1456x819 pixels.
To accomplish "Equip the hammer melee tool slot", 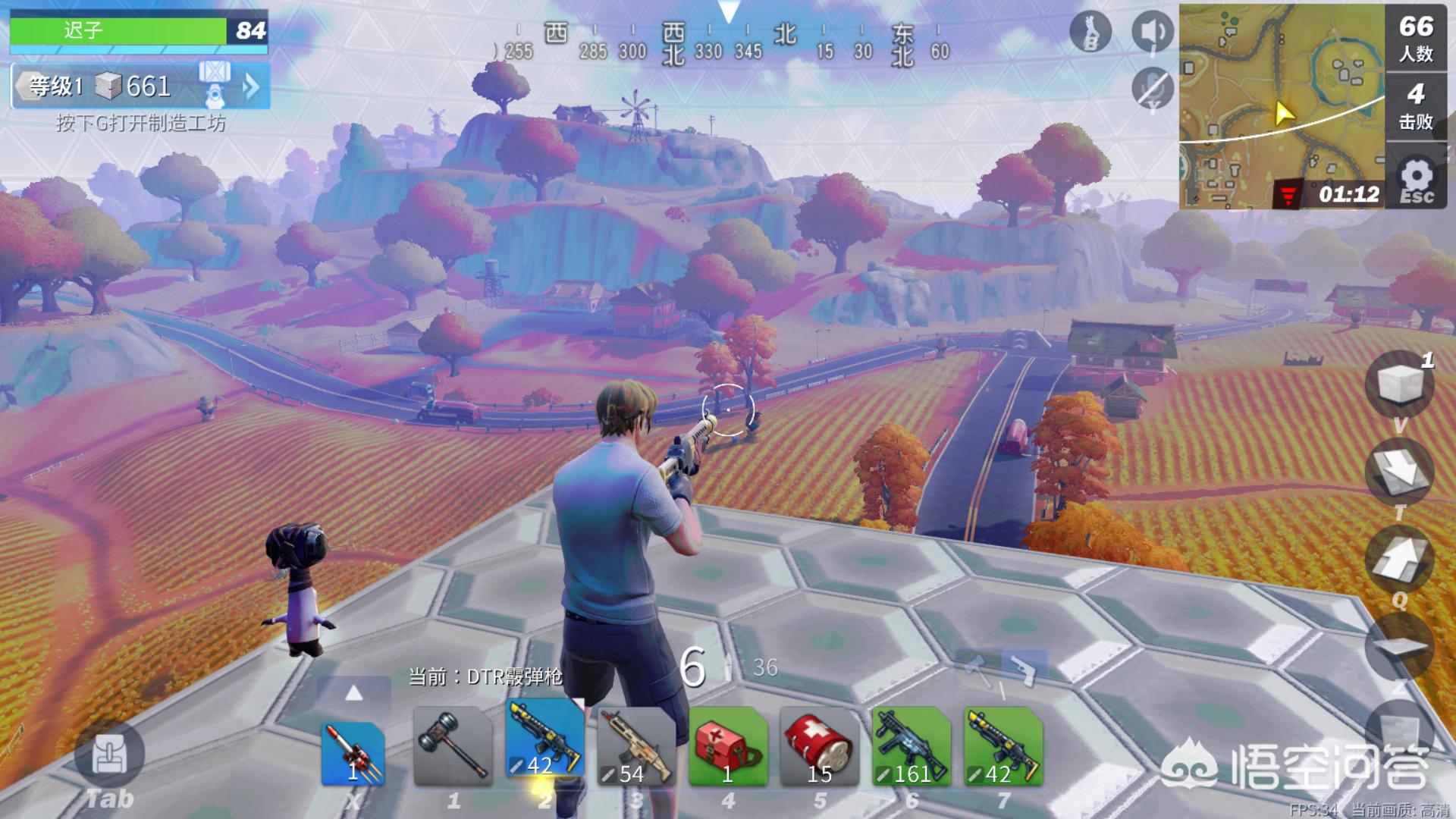I will pos(453,747).
